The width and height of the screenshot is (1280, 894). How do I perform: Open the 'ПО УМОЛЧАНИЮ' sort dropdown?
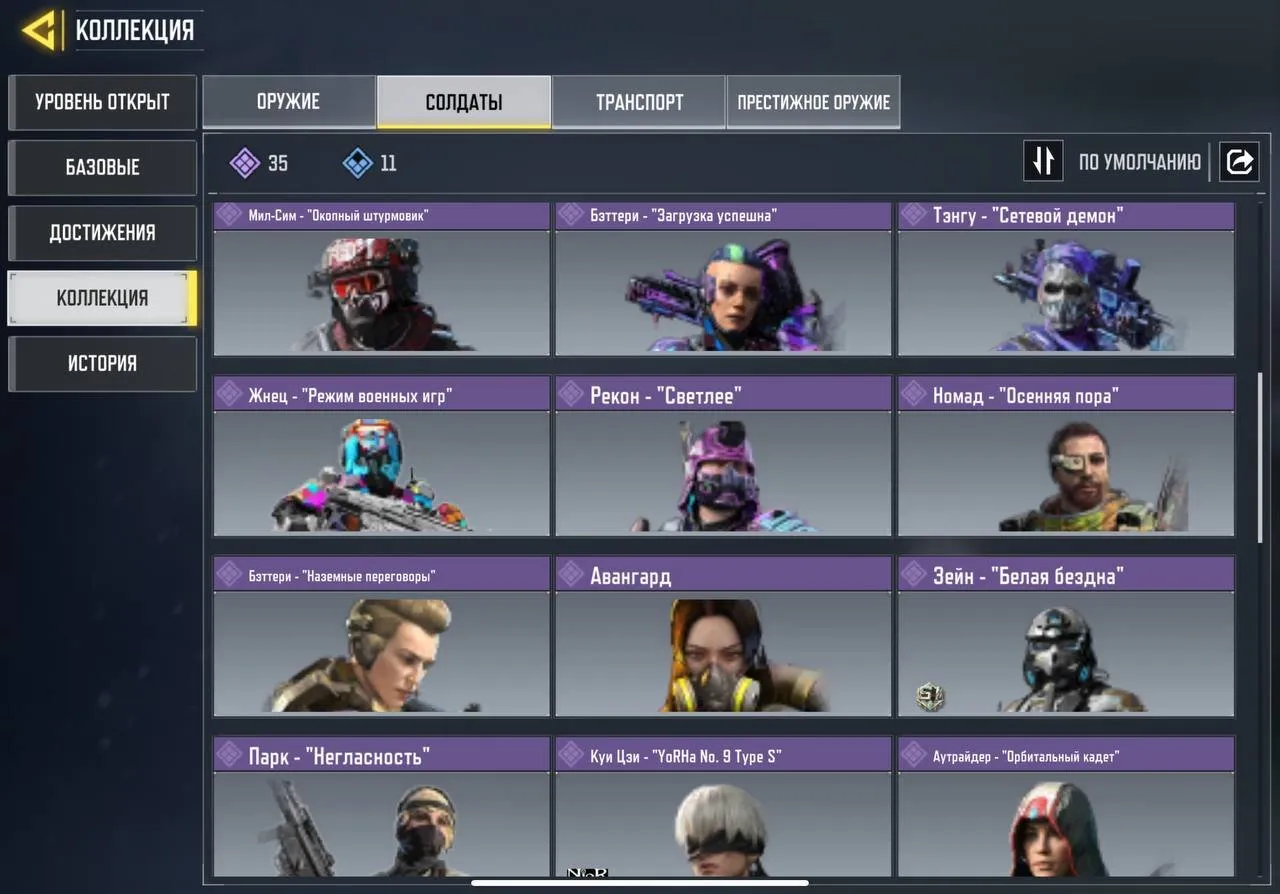click(1140, 161)
